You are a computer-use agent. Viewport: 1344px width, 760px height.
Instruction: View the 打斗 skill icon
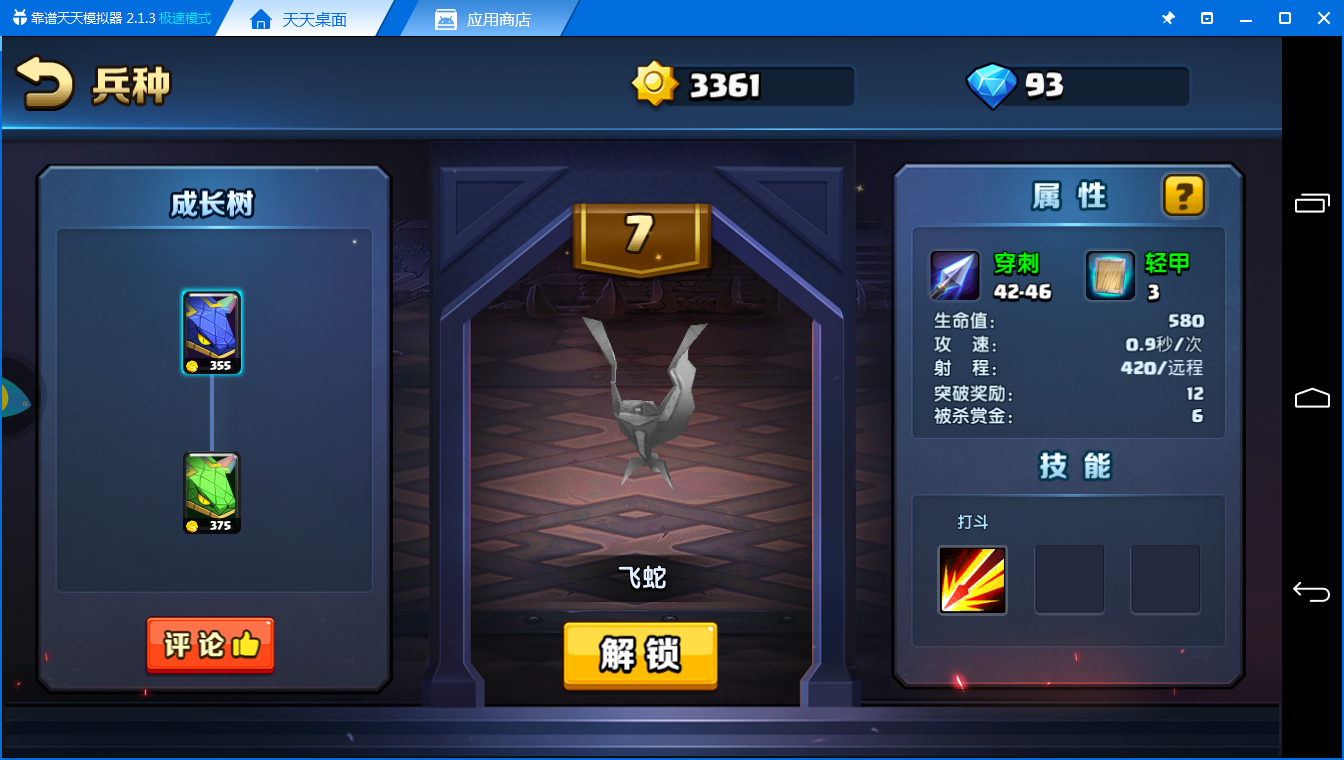pos(972,580)
